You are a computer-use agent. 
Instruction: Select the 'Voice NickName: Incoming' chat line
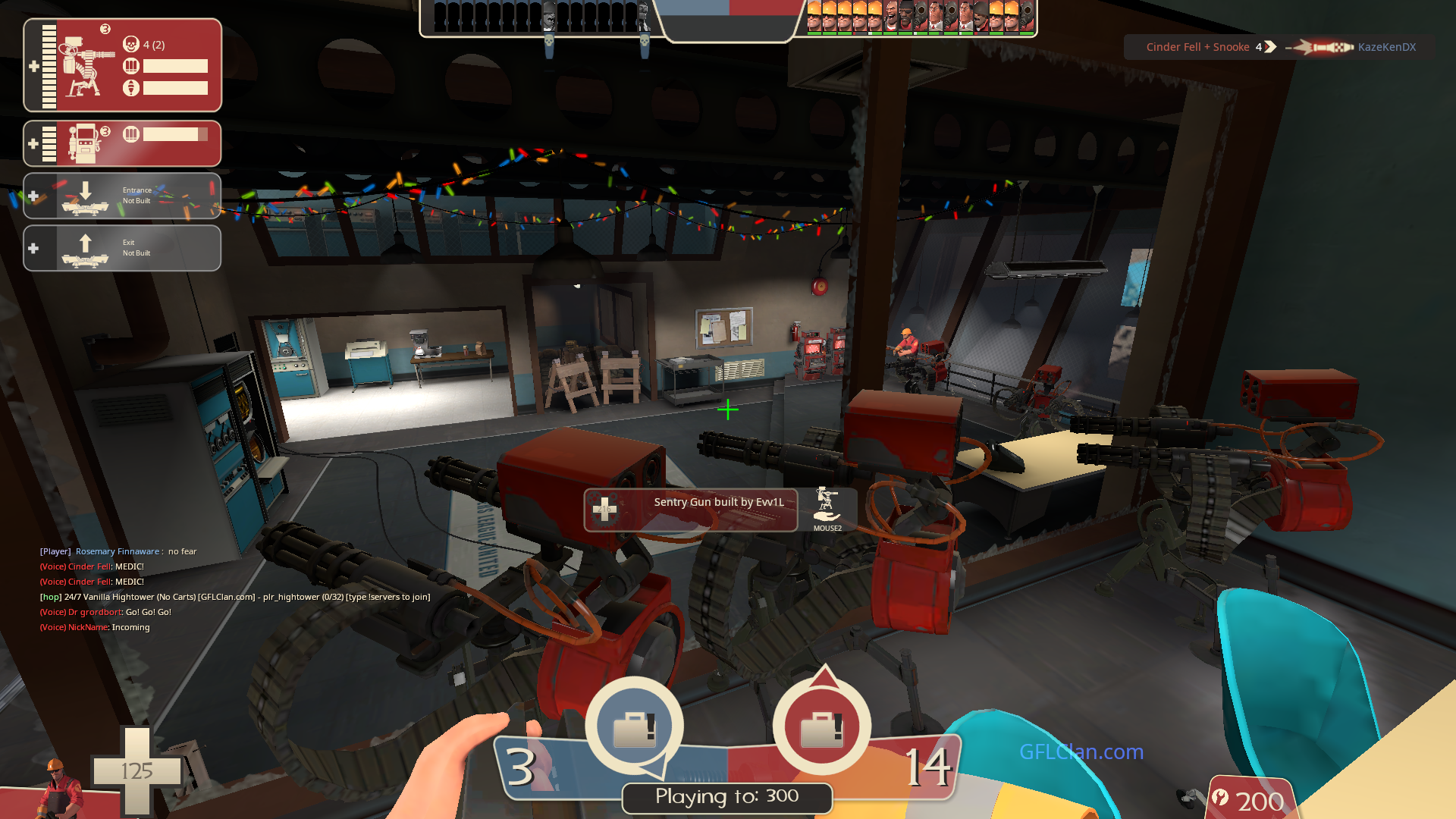point(95,627)
